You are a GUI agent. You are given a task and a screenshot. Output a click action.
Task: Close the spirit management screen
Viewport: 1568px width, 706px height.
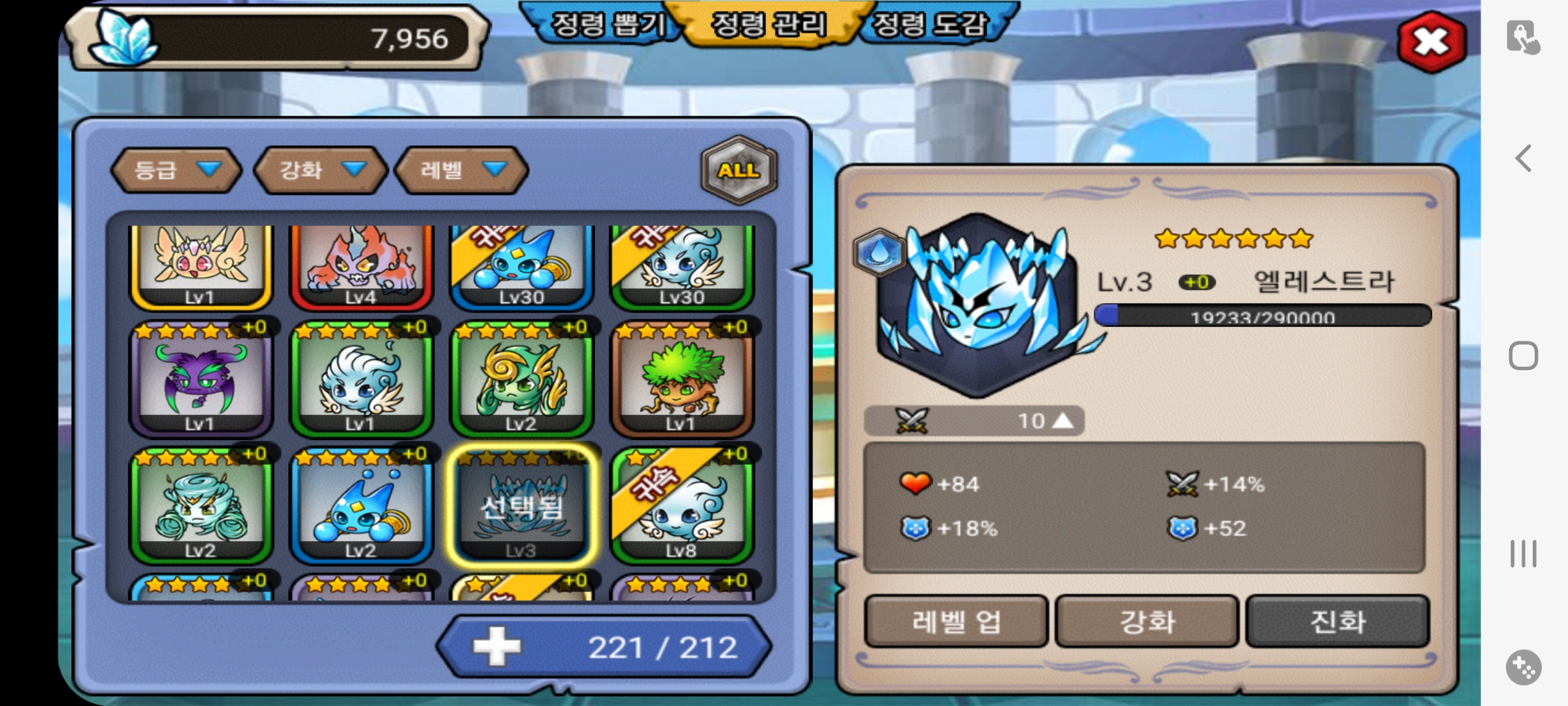click(1431, 42)
